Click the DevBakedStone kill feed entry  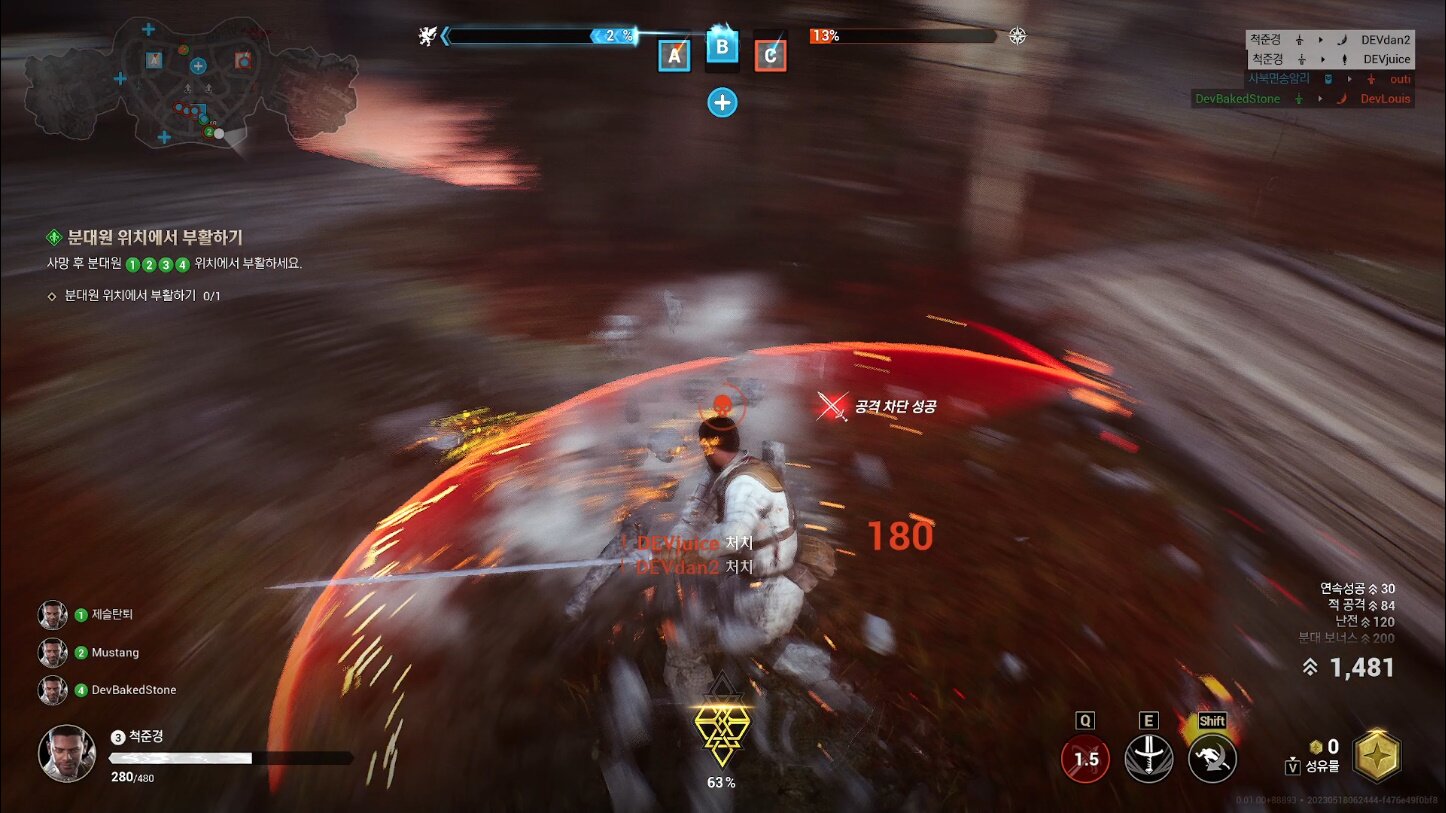pyautogui.click(x=1303, y=99)
